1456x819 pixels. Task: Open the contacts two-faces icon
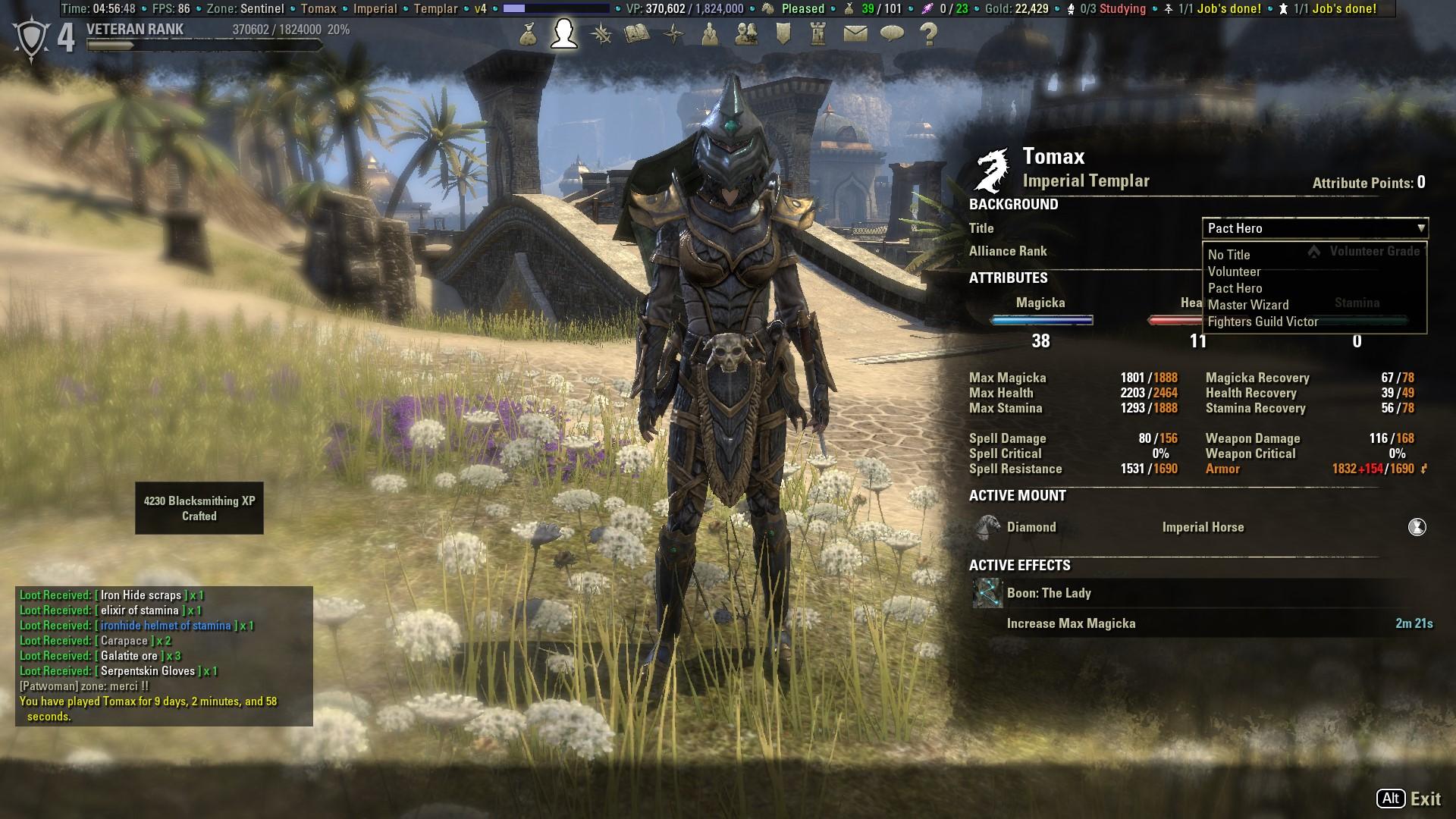tap(746, 34)
